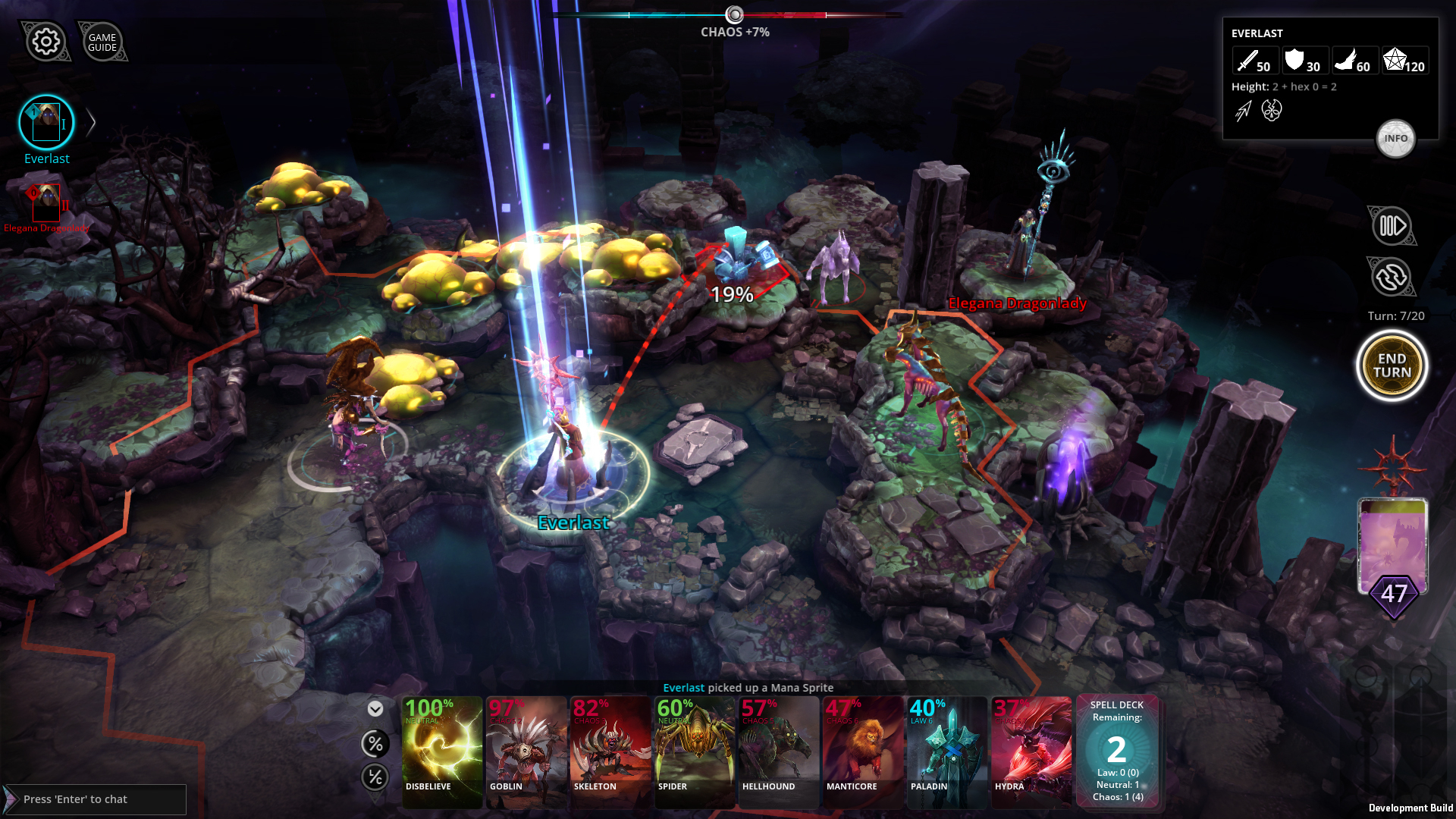
Task: Check the CHAOS +7% balance bar
Action: click(733, 13)
